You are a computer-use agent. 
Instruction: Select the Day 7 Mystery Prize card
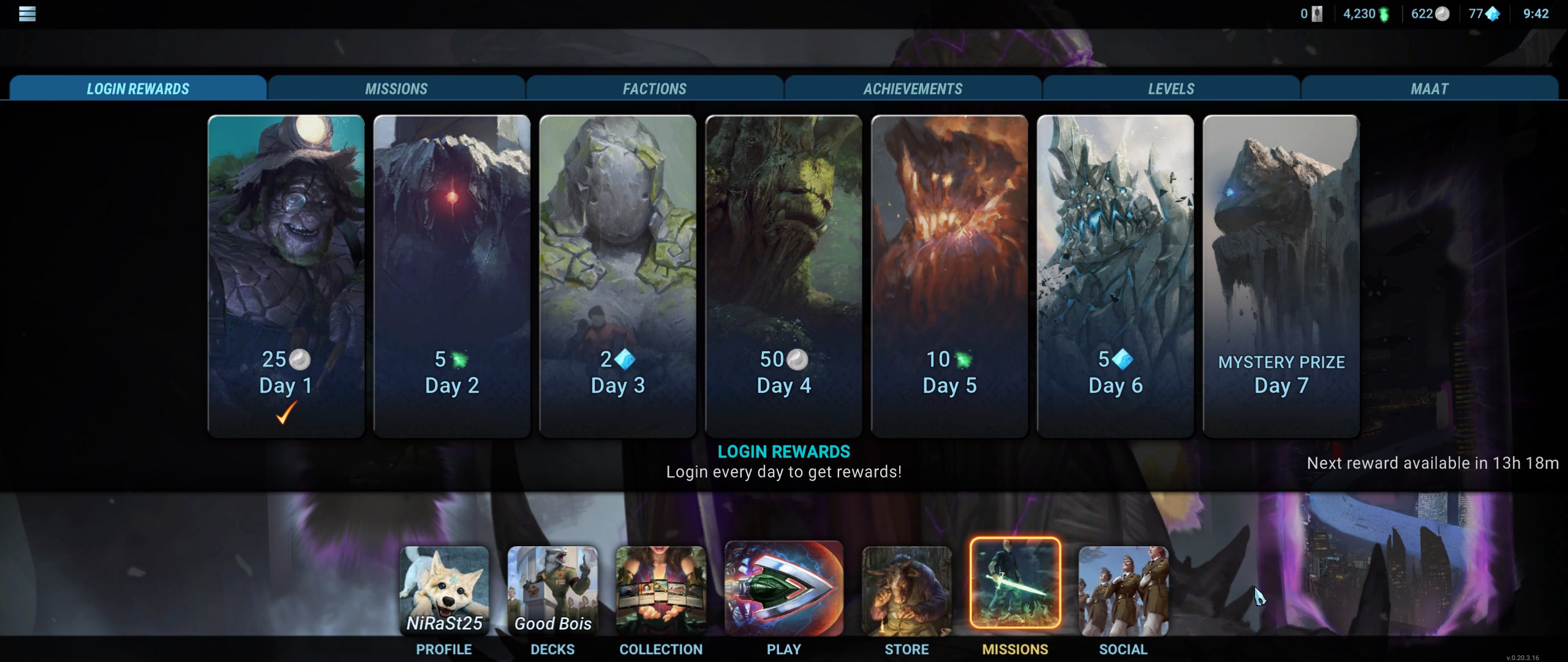[1281, 276]
